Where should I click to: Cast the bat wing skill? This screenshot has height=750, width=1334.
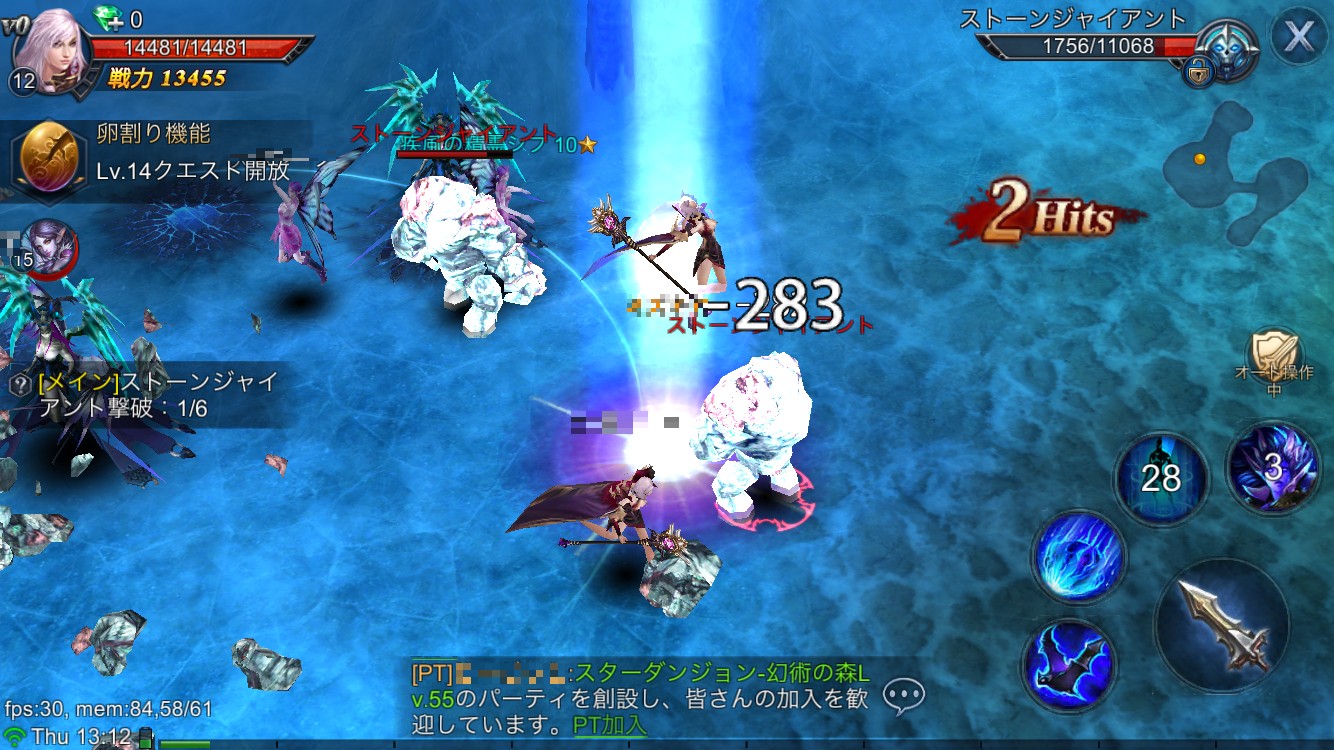tap(1069, 666)
